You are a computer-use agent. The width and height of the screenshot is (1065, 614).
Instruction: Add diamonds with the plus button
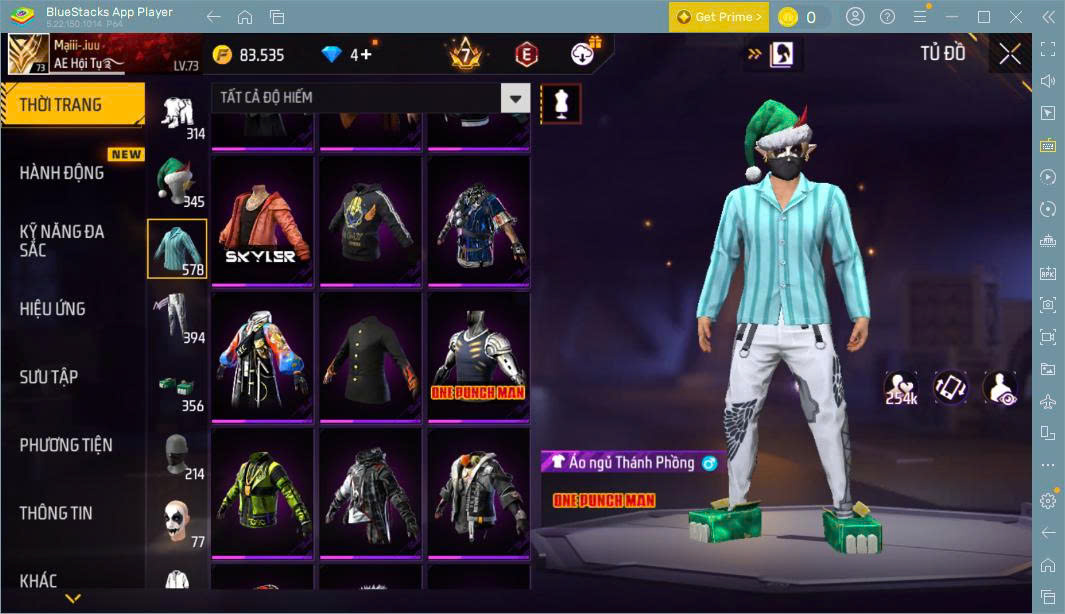(366, 54)
